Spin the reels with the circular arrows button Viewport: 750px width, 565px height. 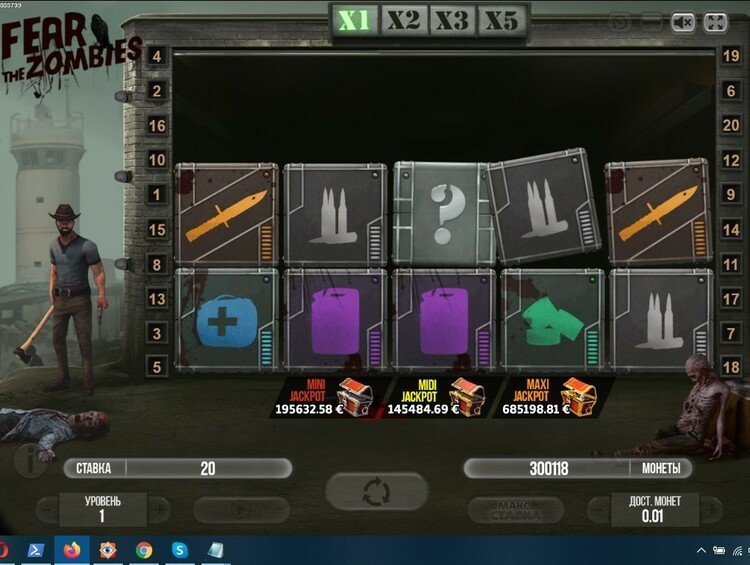[x=376, y=492]
